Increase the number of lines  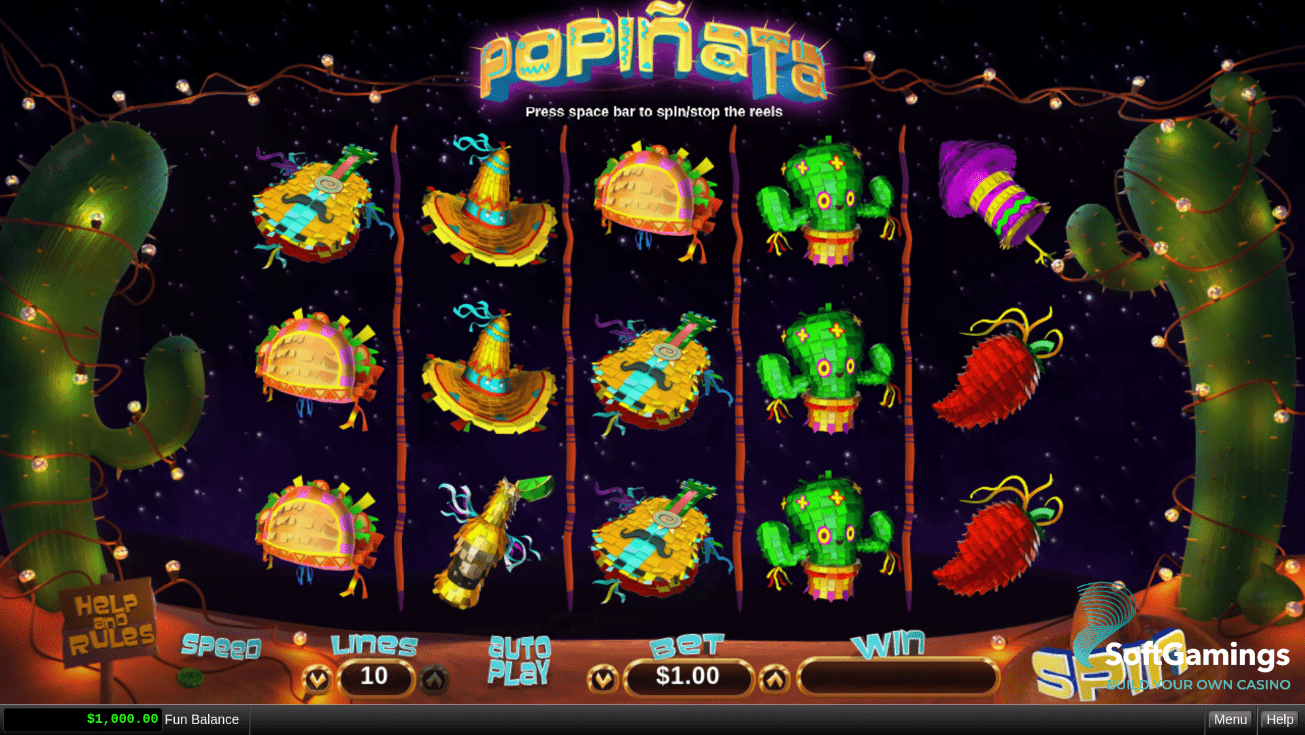tap(434, 679)
